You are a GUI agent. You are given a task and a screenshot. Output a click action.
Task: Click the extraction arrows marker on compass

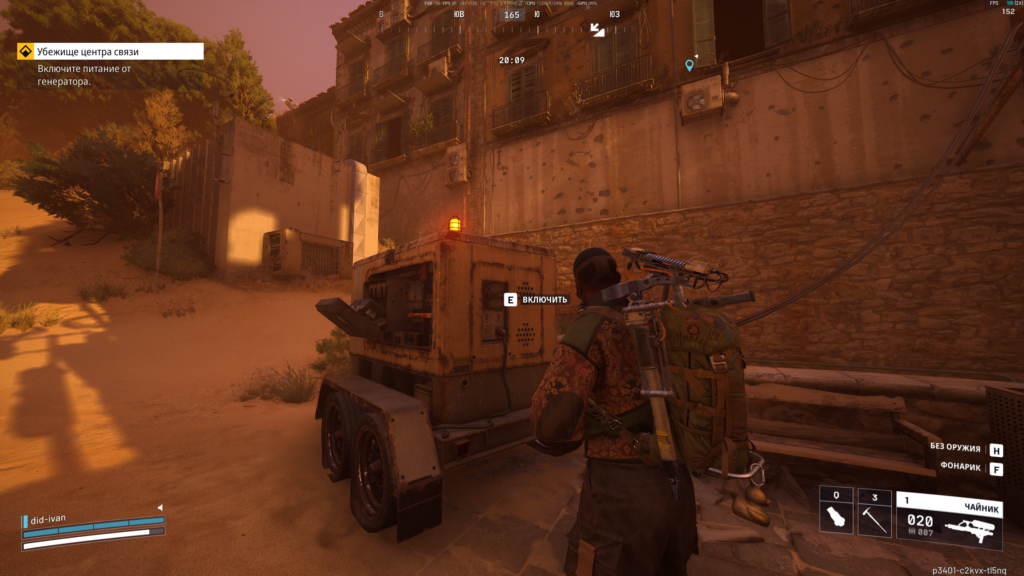[597, 30]
